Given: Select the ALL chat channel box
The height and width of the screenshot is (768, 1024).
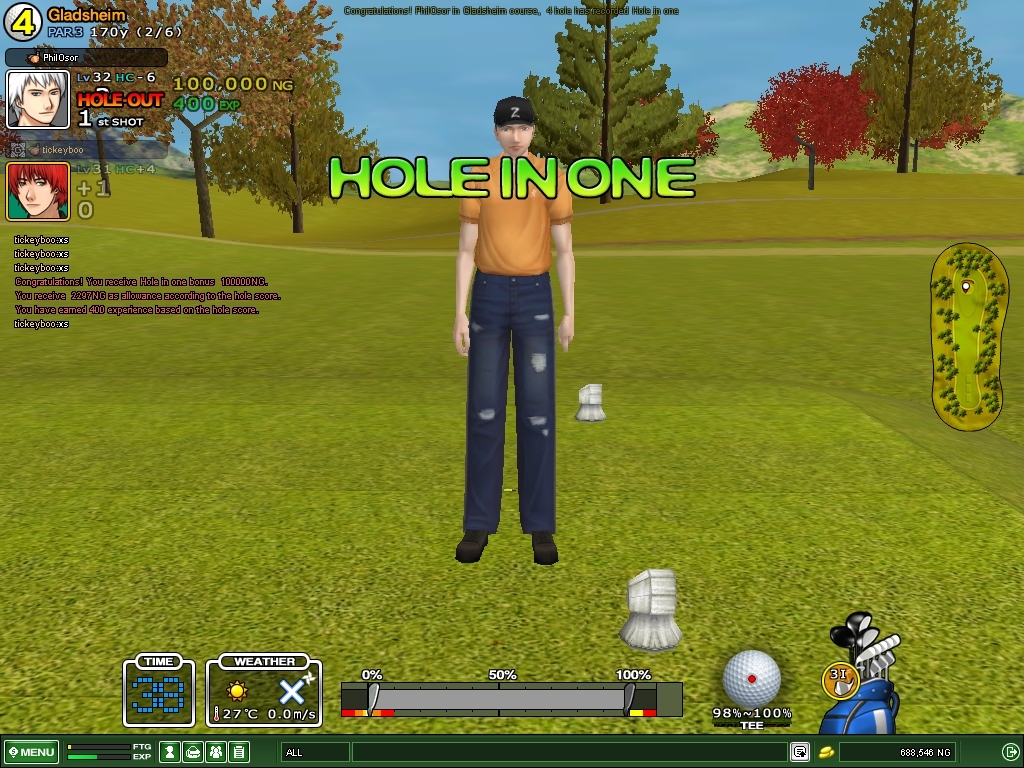Looking at the screenshot, I should 315,752.
